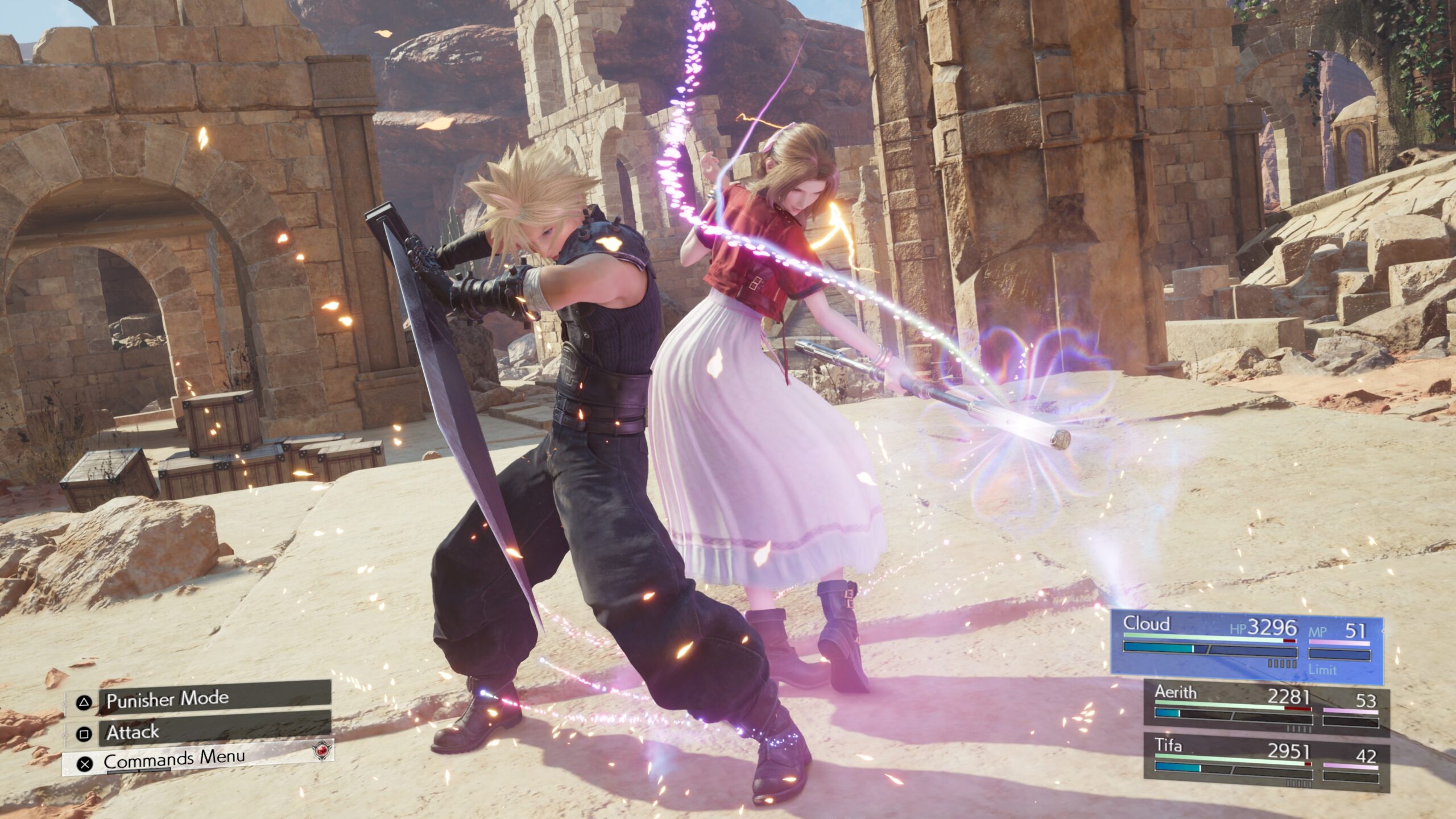Click Tifa's MP value 42
Screen dimensions: 1456x819
click(1367, 756)
